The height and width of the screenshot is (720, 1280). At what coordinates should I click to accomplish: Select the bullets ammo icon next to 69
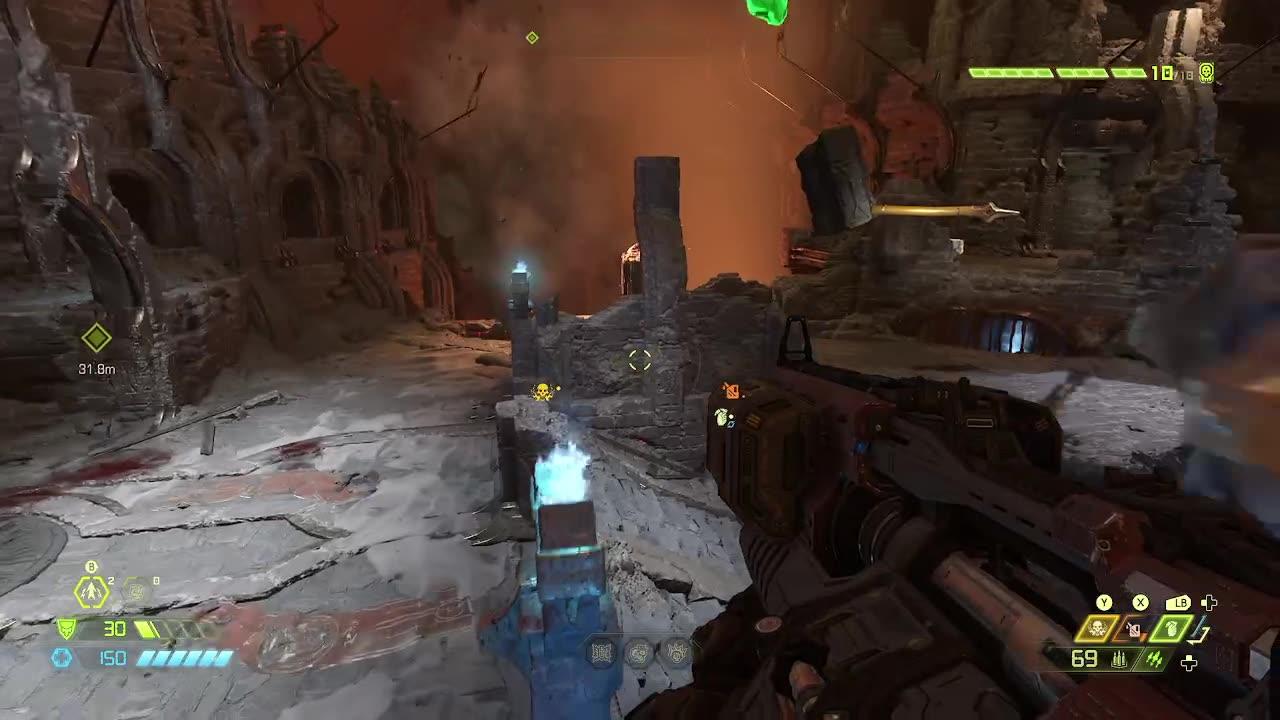[1119, 659]
